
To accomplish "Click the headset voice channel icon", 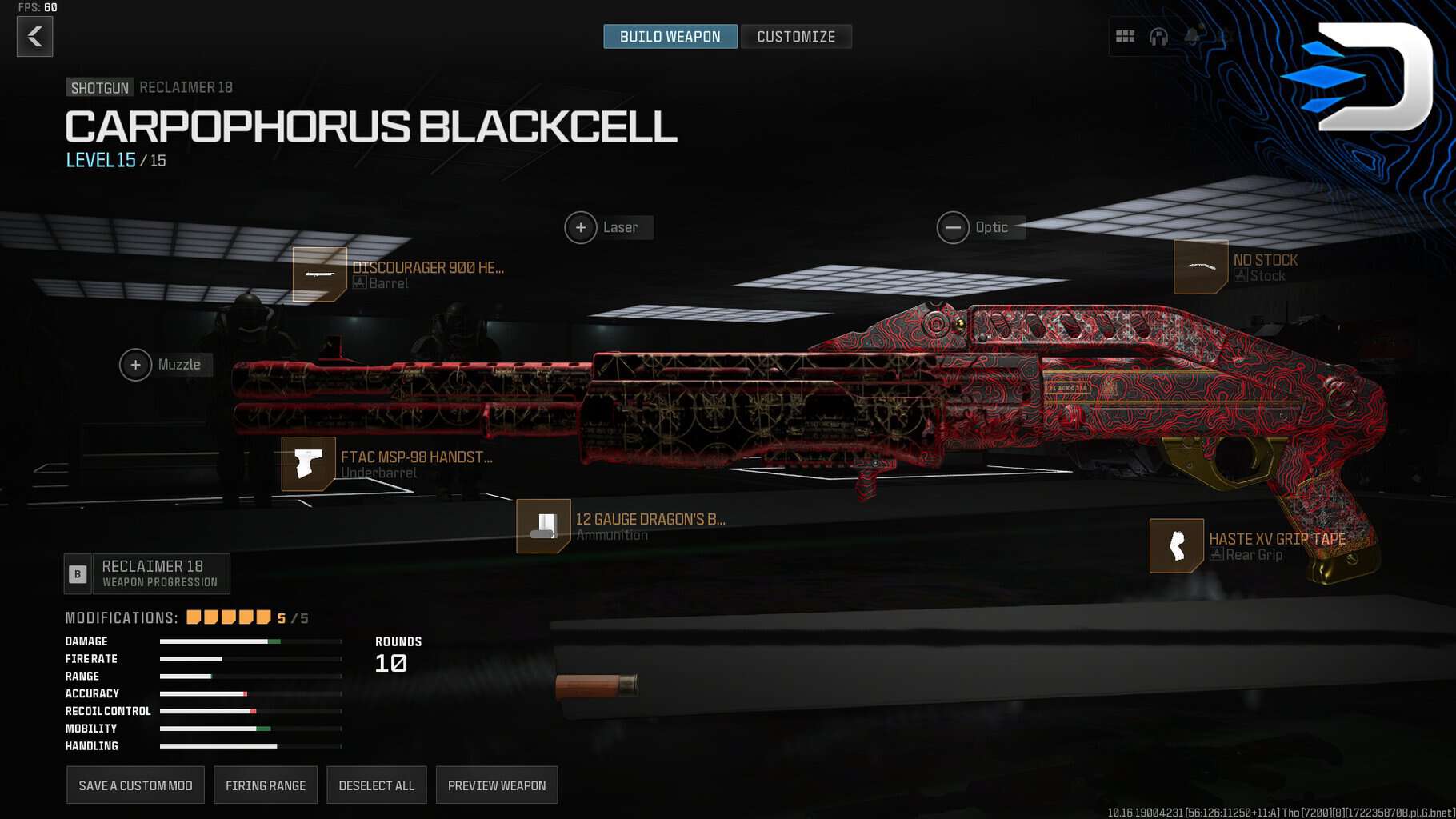I will pyautogui.click(x=1158, y=37).
